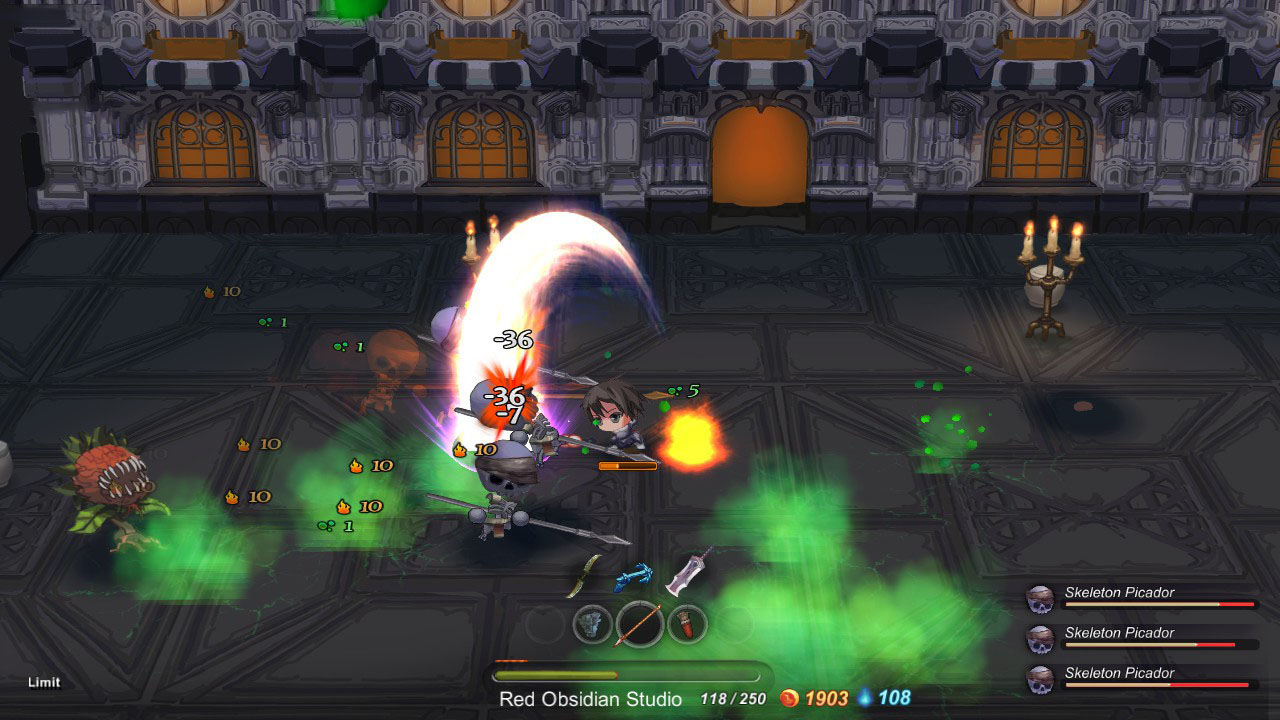Pick up the large greatsword drop

click(688, 574)
